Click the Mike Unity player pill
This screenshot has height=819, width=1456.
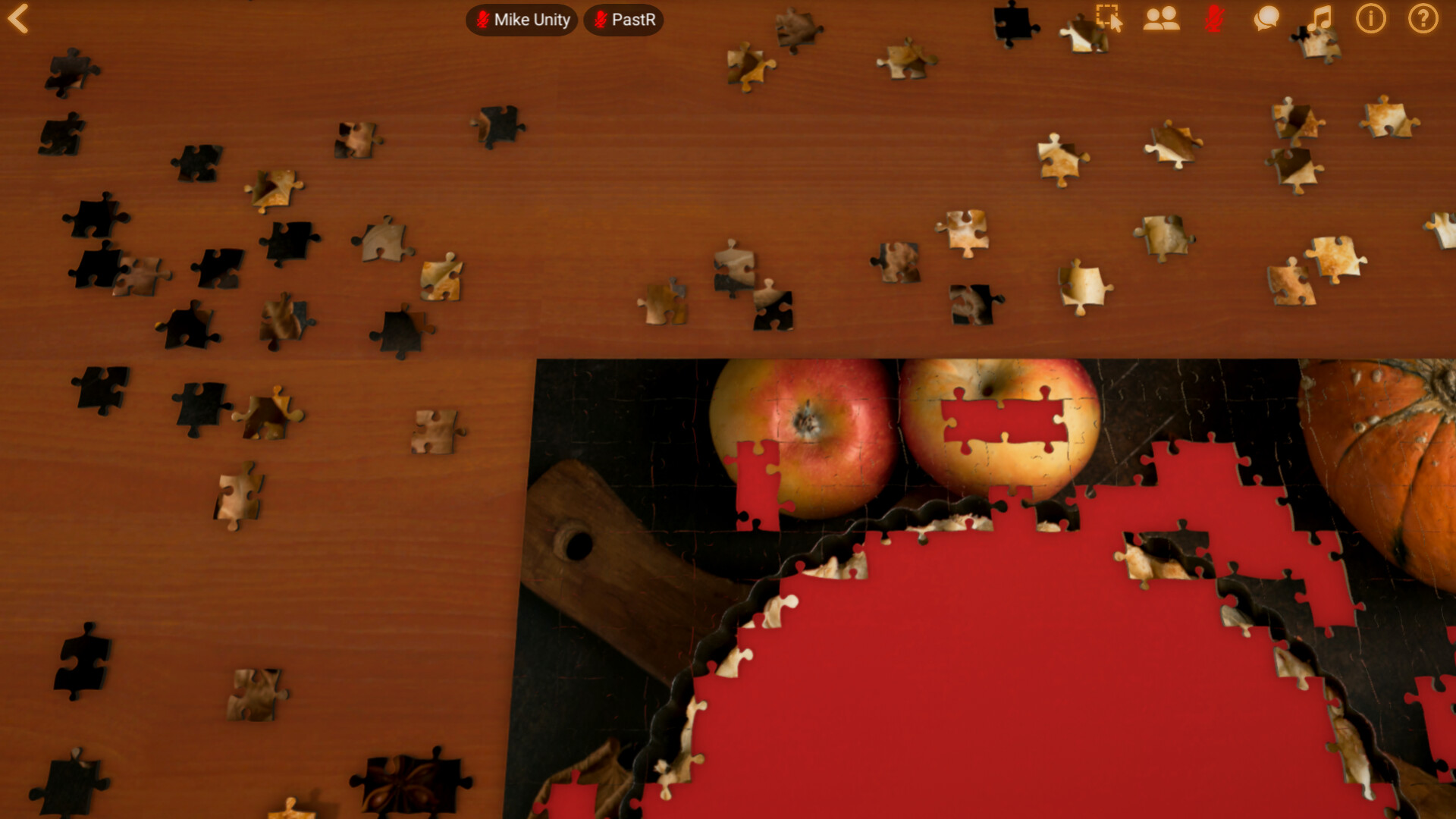pyautogui.click(x=520, y=20)
